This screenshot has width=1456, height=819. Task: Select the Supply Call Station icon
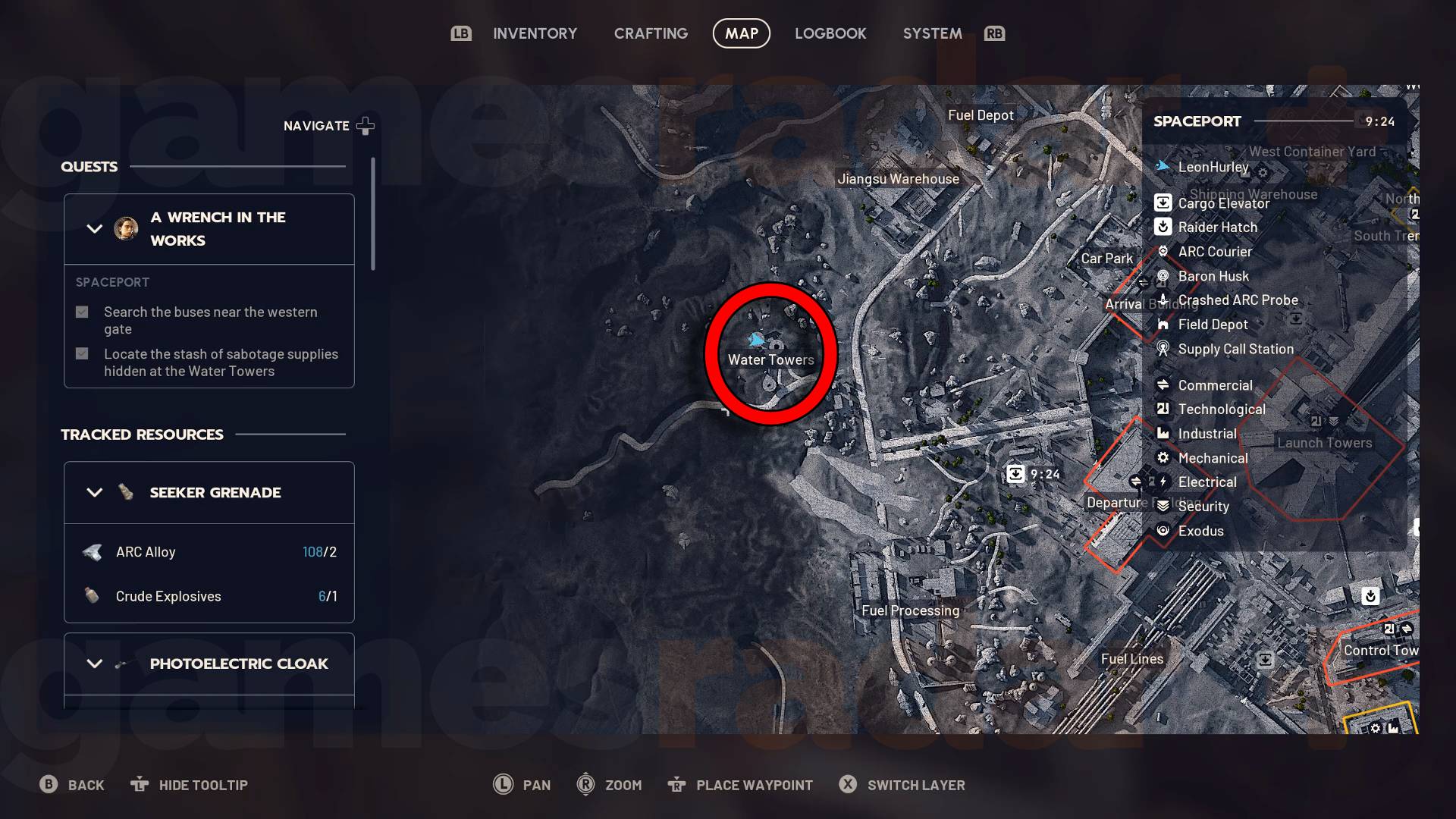pos(1163,349)
